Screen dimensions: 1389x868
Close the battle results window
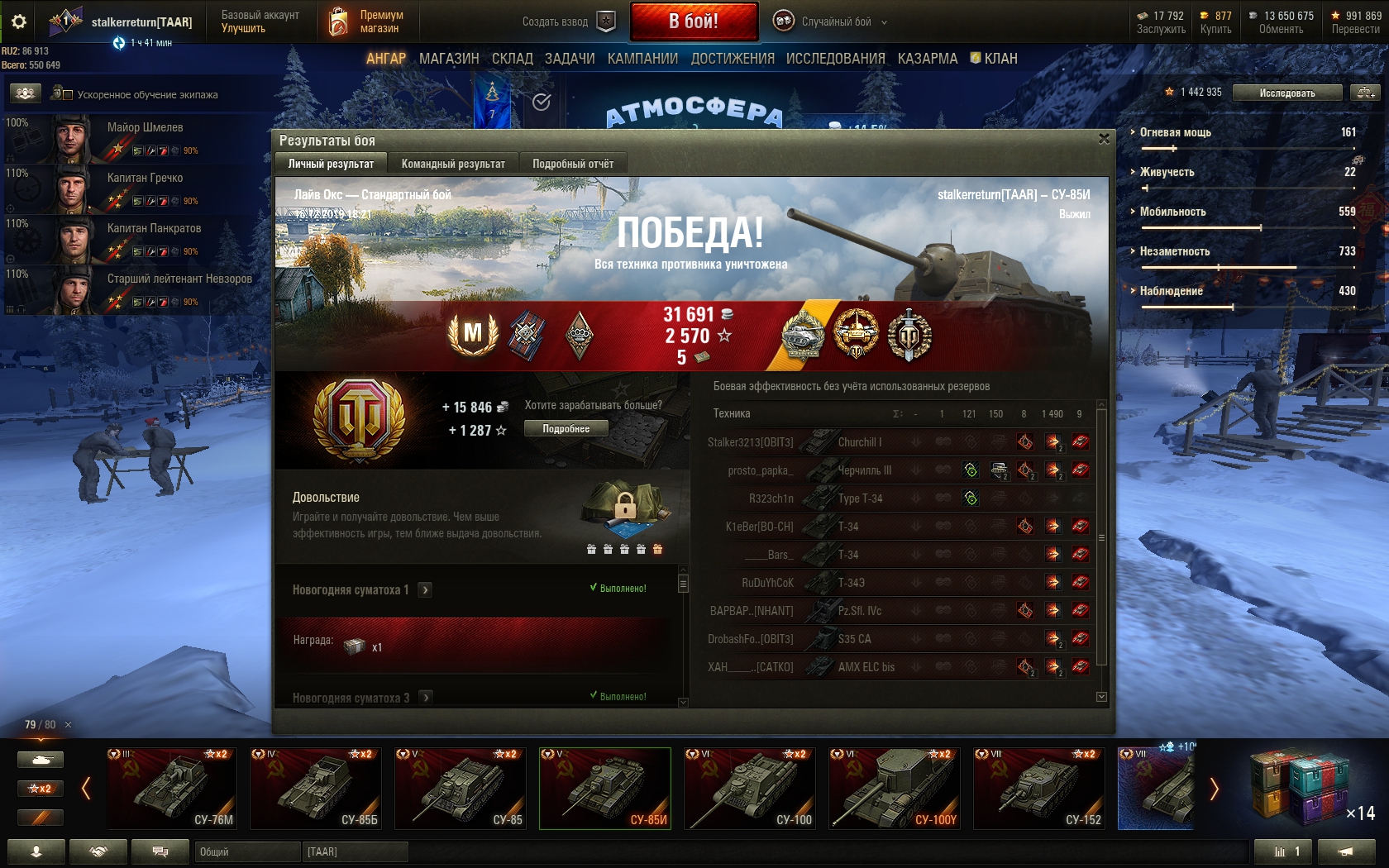point(1104,139)
